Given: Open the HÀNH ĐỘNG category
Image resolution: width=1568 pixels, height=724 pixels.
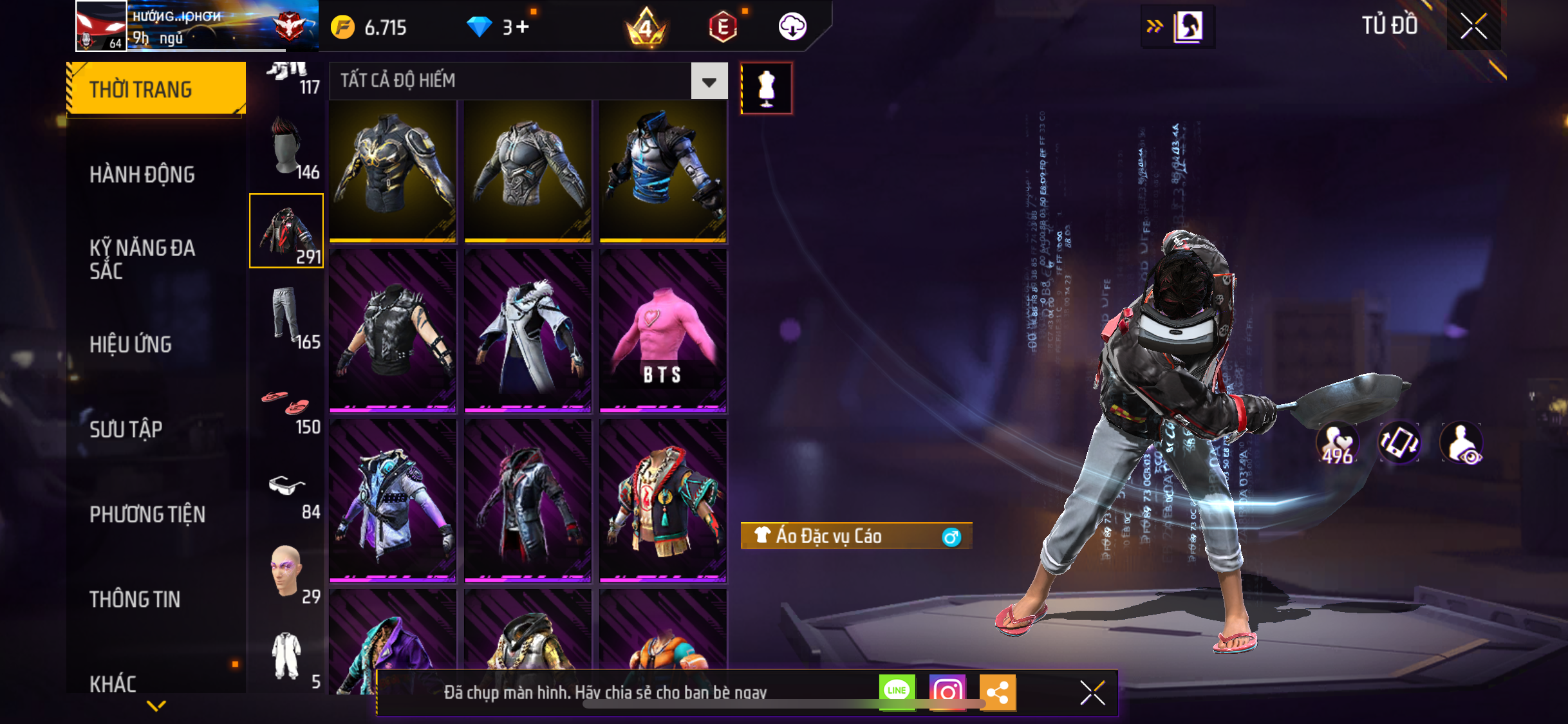Looking at the screenshot, I should [x=142, y=174].
